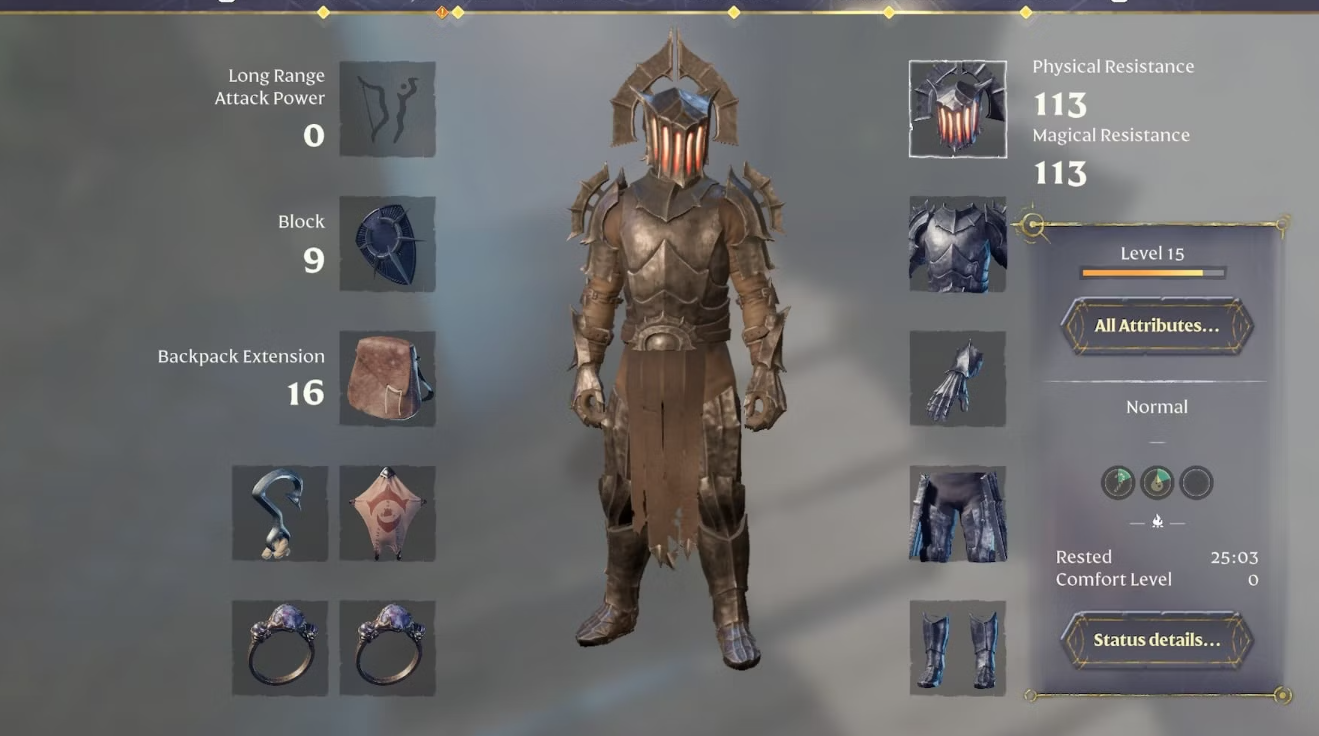This screenshot has height=736, width=1319.
Task: Expand the All Attributes panel
Action: 1156,326
